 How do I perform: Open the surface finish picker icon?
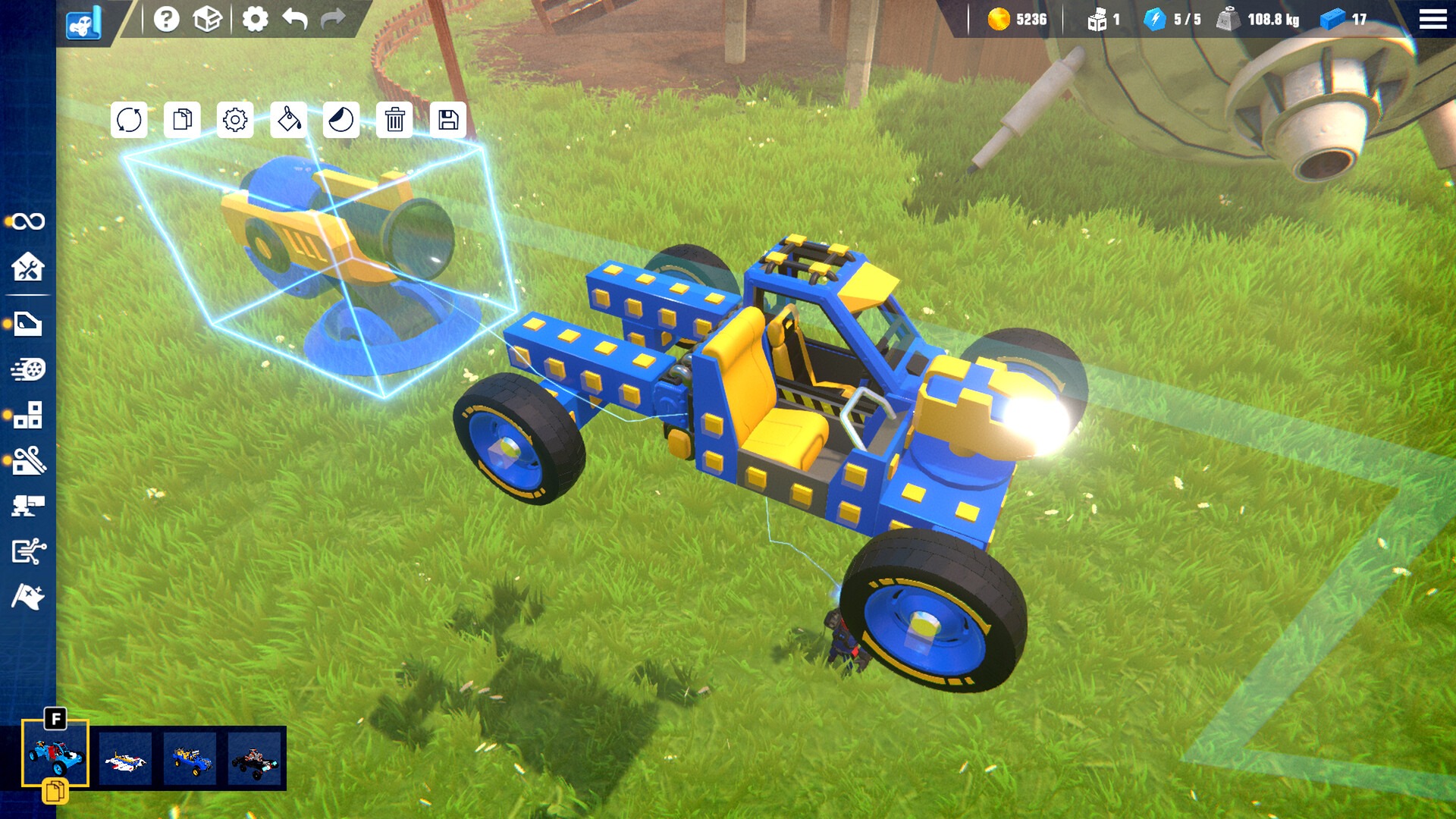point(341,120)
